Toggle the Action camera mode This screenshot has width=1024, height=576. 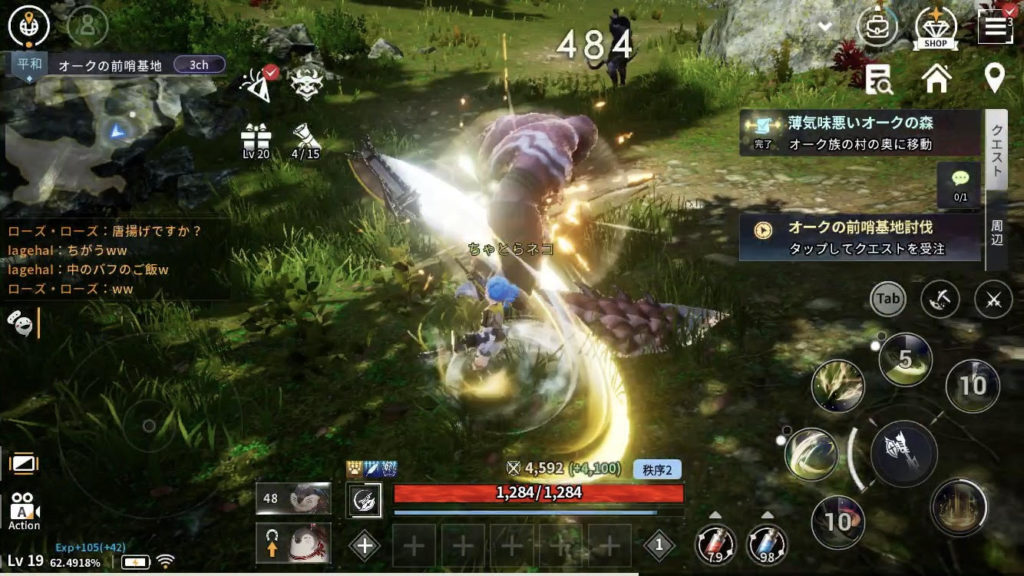pyautogui.click(x=24, y=510)
